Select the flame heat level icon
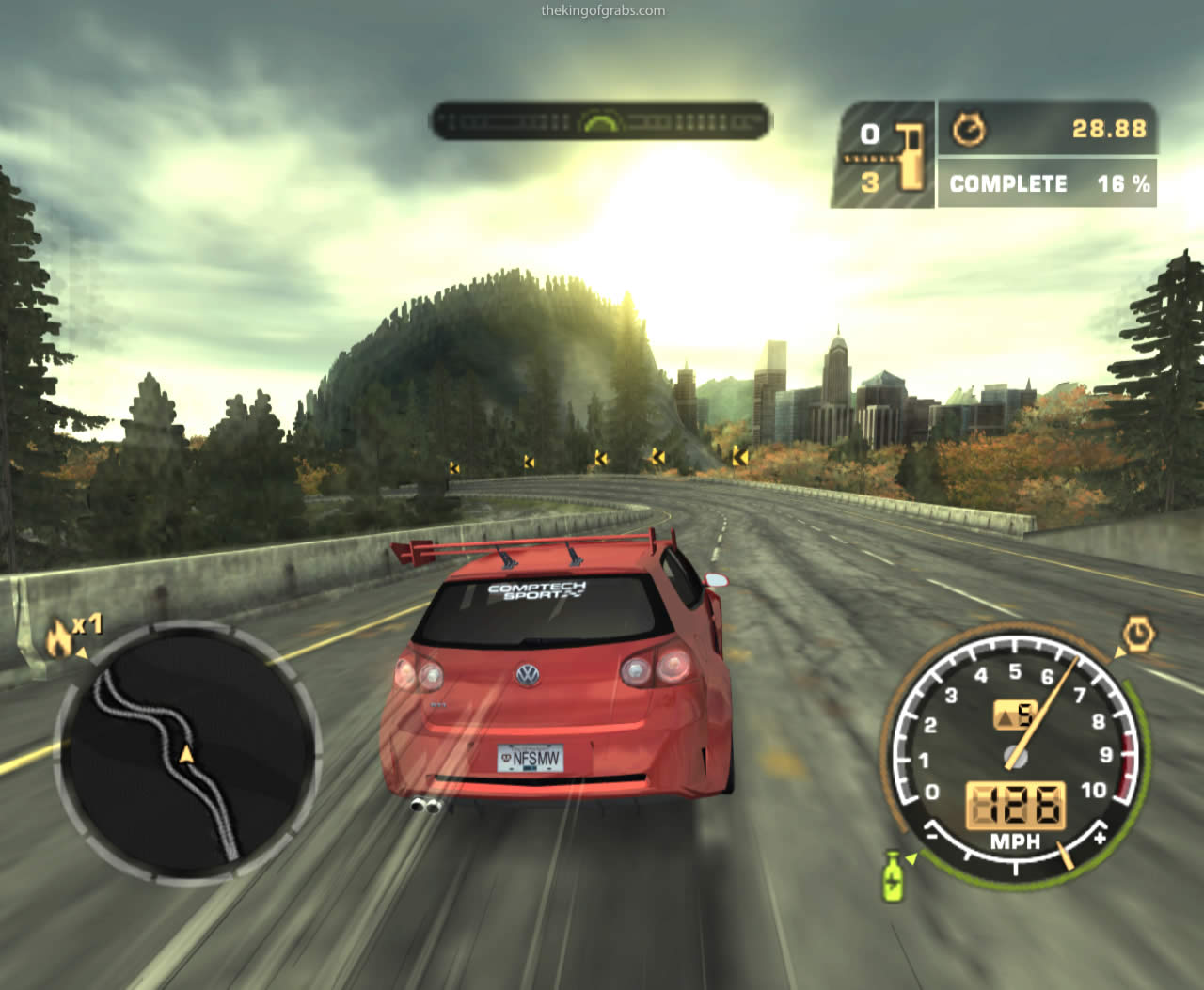The height and width of the screenshot is (990, 1204). (60, 639)
